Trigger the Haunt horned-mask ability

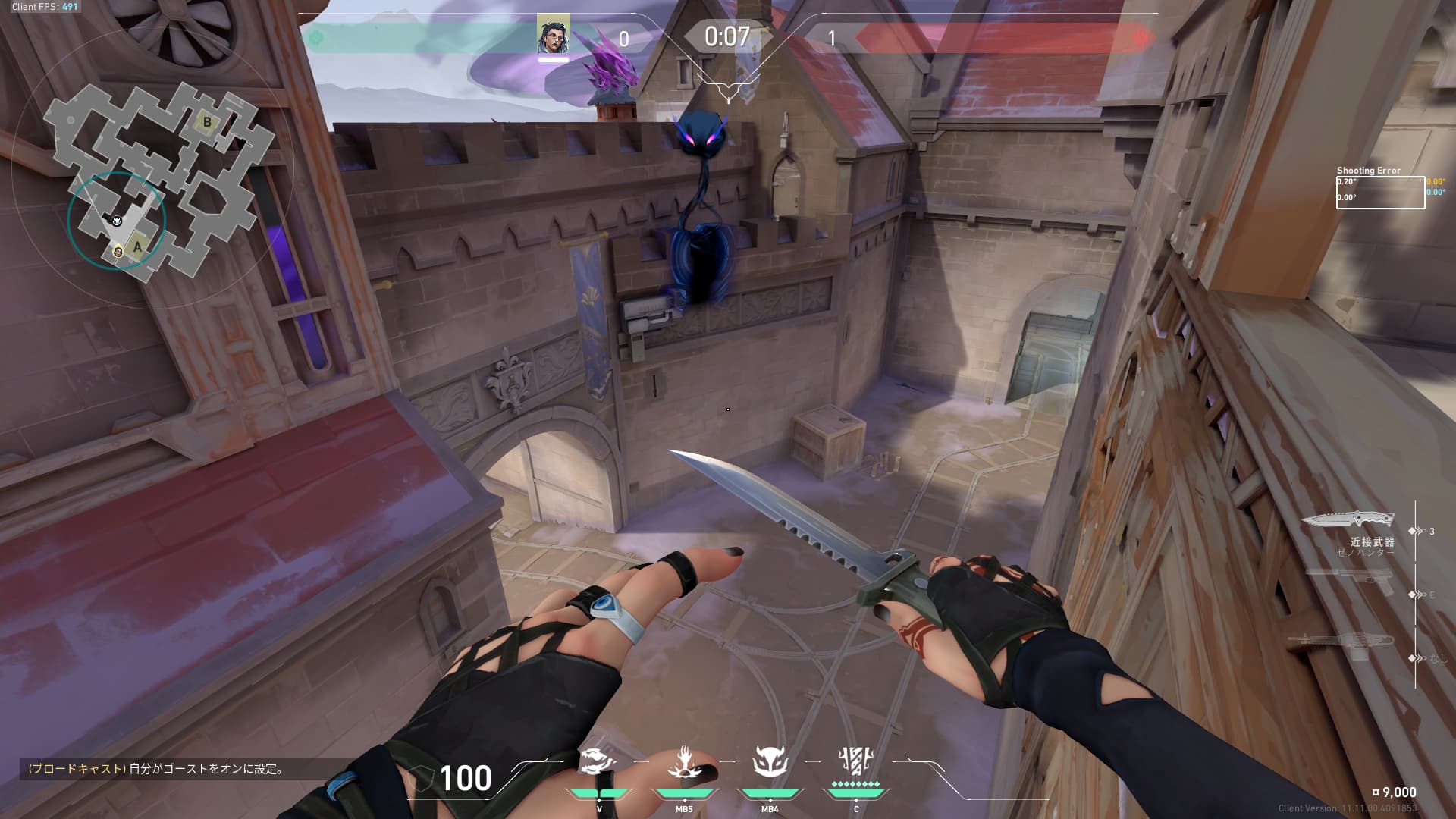point(770,763)
